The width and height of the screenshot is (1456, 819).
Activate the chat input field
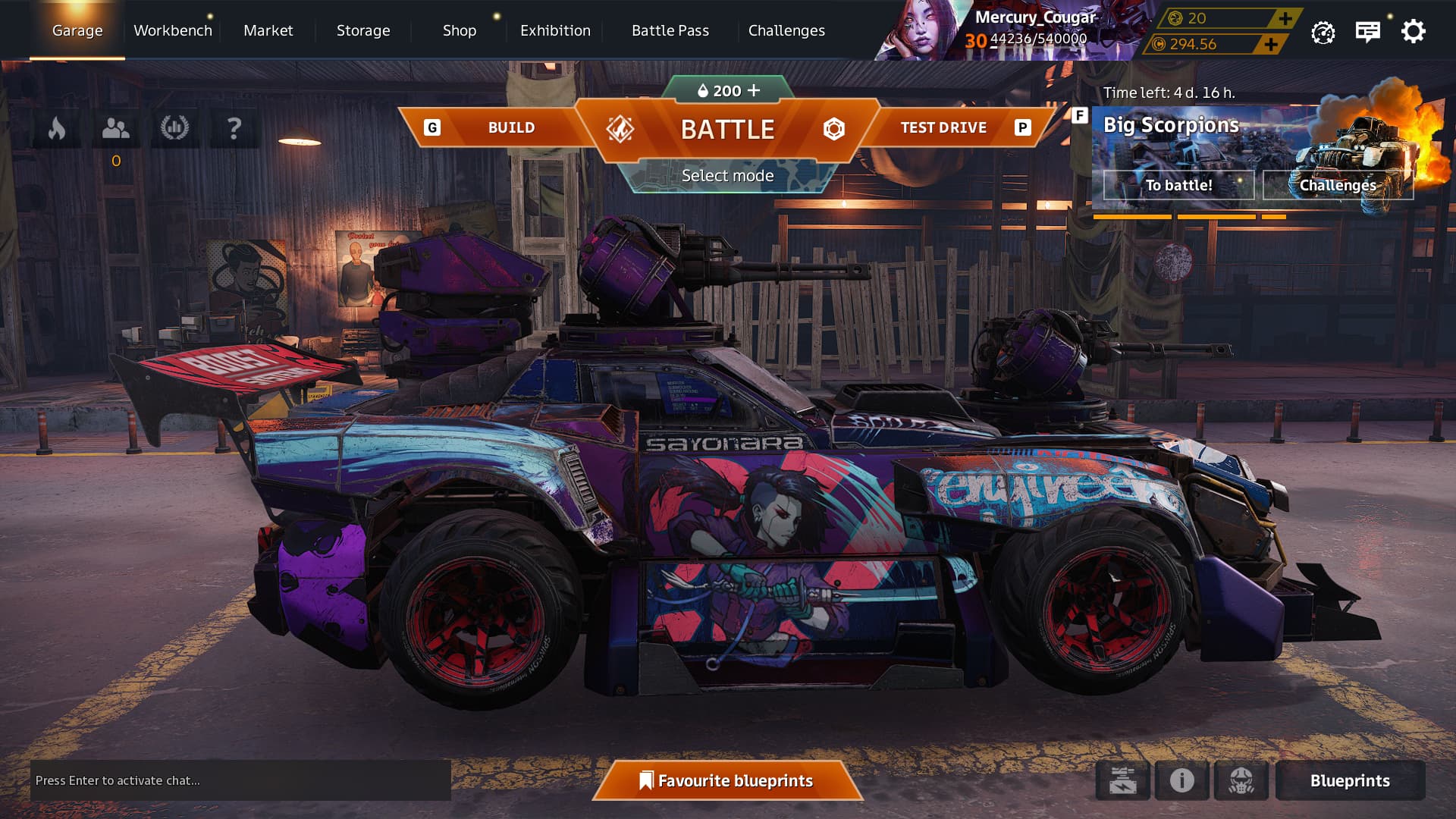tap(240, 780)
